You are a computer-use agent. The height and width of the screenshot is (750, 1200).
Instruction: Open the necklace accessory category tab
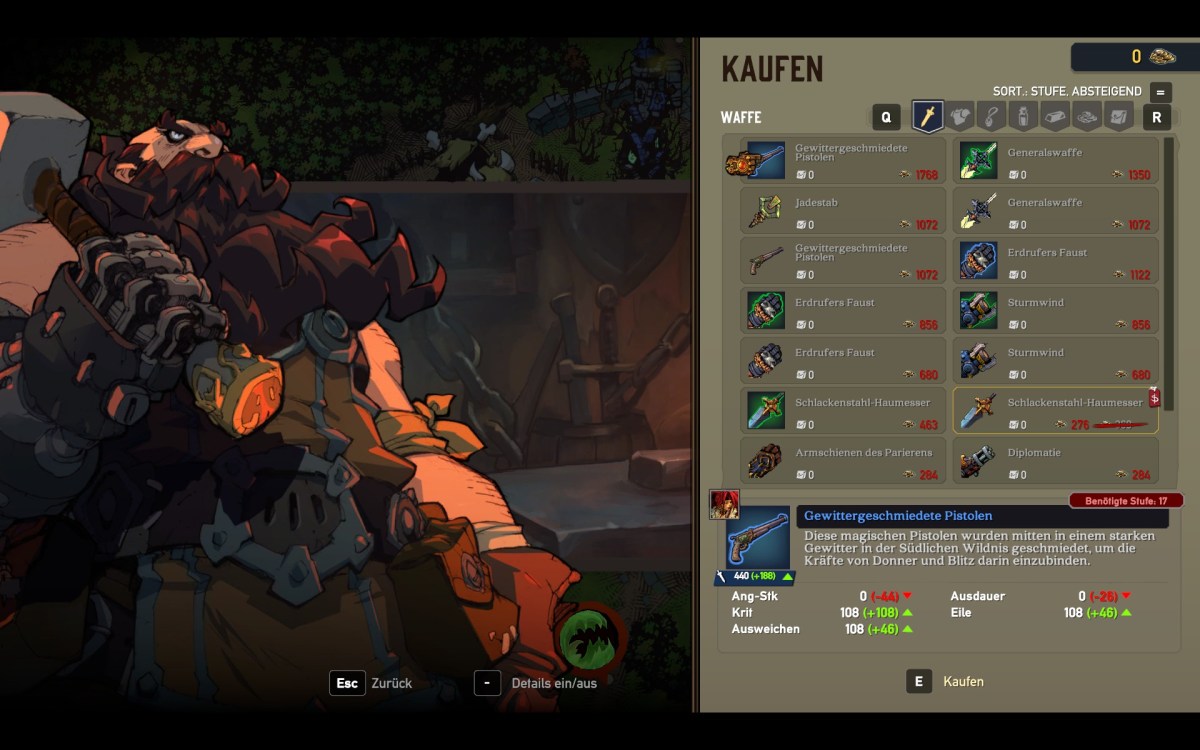click(990, 117)
